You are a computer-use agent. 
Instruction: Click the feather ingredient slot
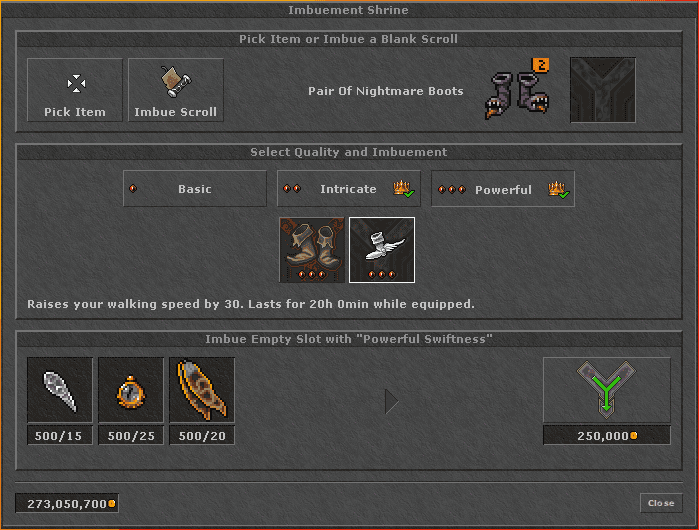(x=60, y=390)
